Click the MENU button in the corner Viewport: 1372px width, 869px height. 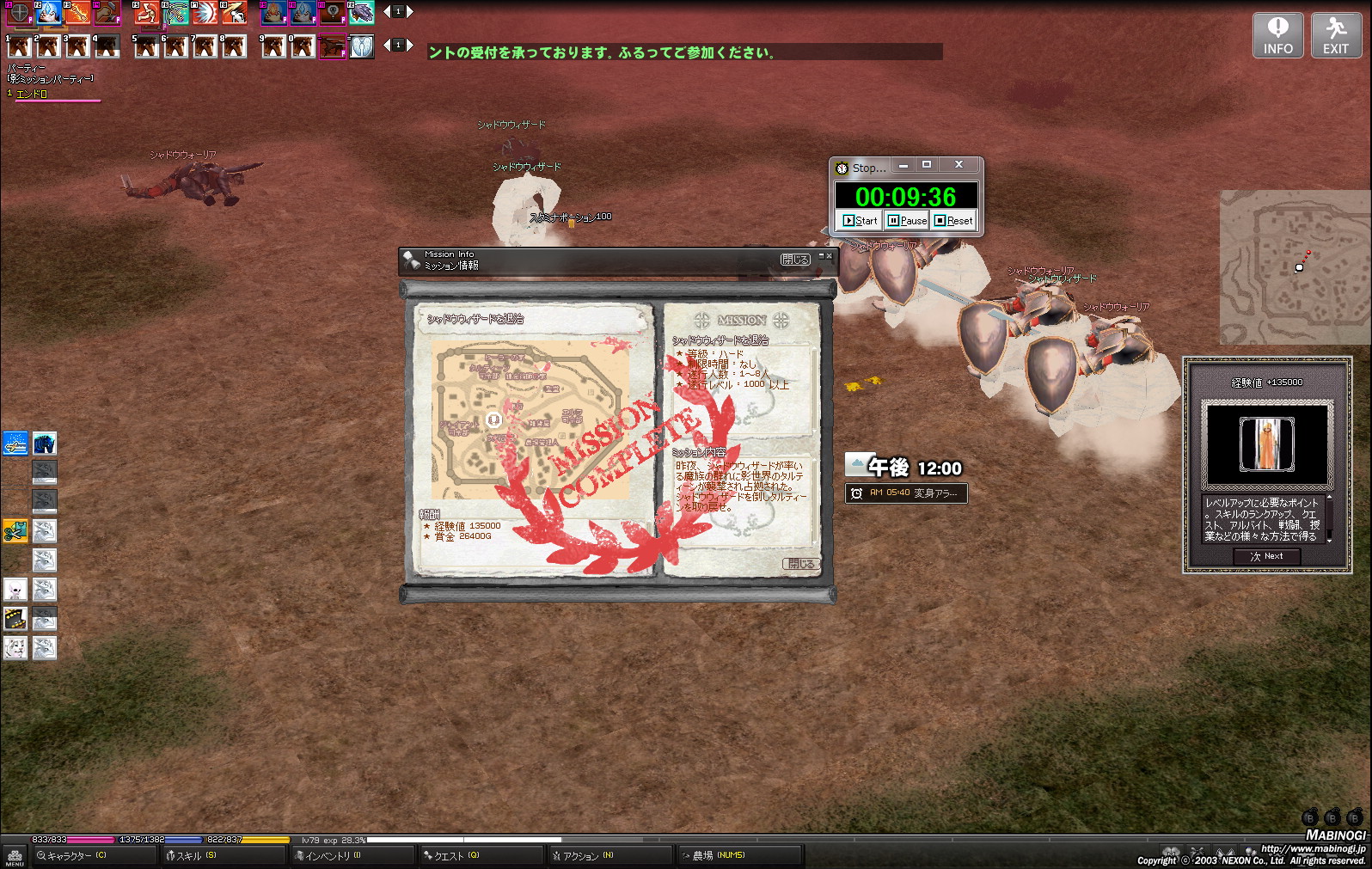pyautogui.click(x=15, y=856)
